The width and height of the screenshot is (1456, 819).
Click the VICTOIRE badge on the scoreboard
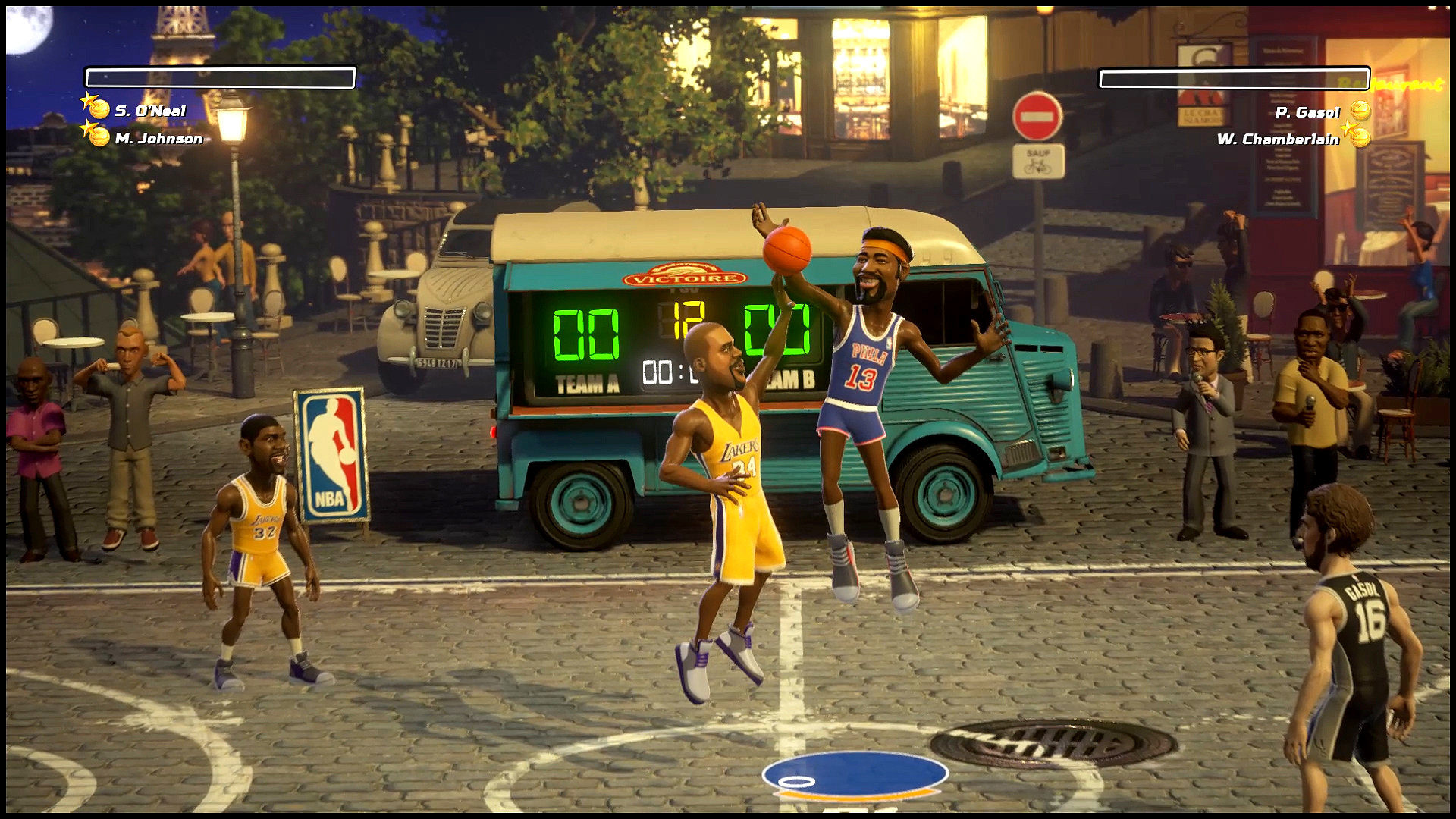tap(683, 276)
